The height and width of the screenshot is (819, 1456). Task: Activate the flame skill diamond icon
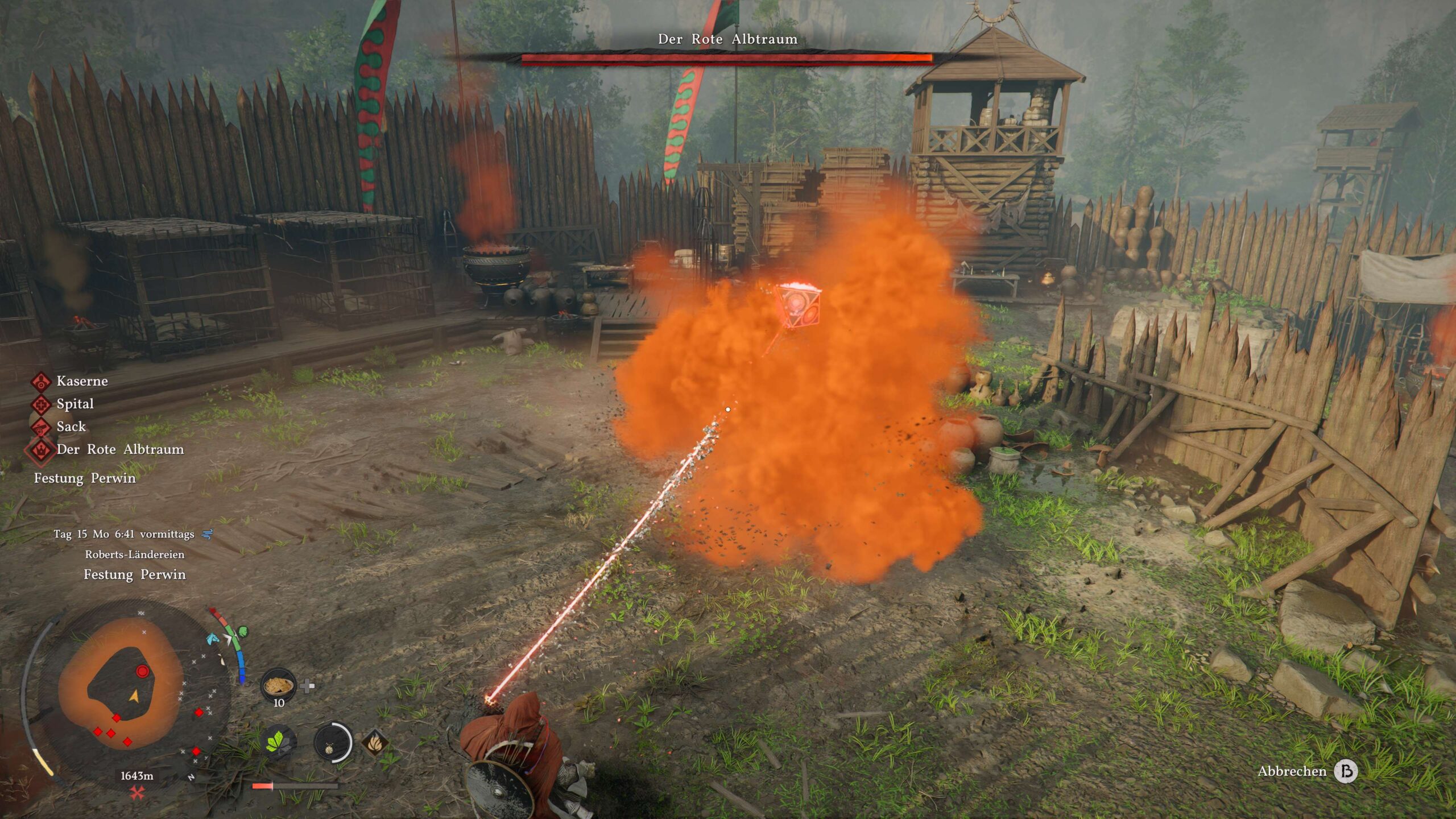click(x=375, y=742)
